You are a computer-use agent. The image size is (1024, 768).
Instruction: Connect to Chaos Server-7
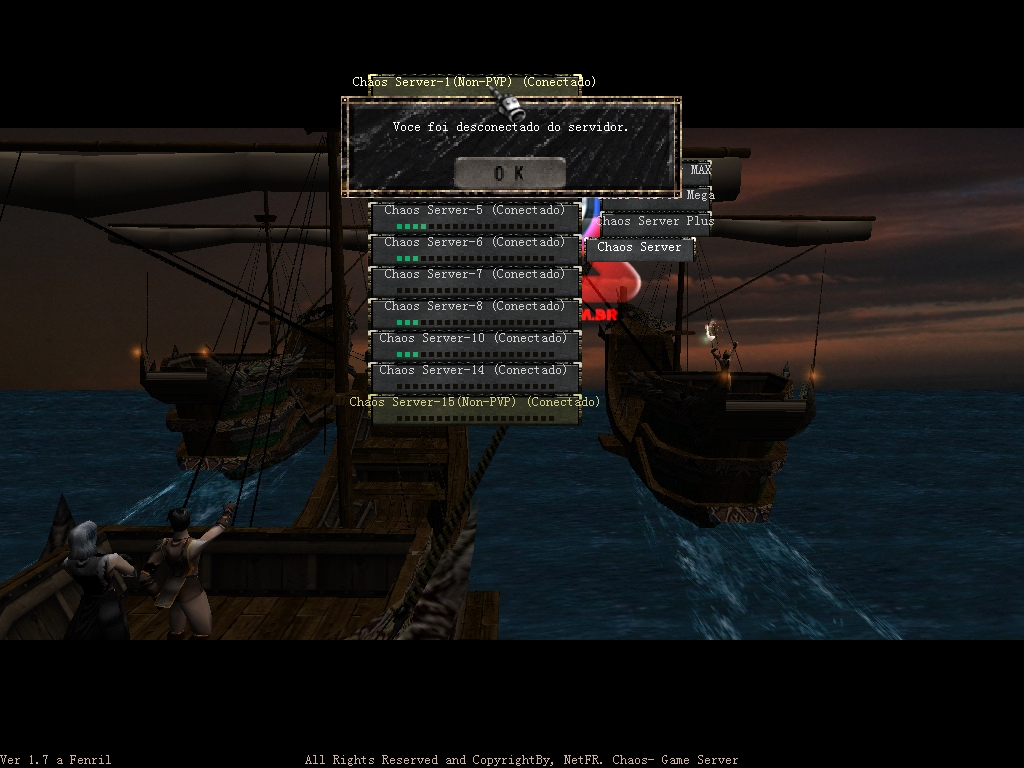click(x=475, y=281)
